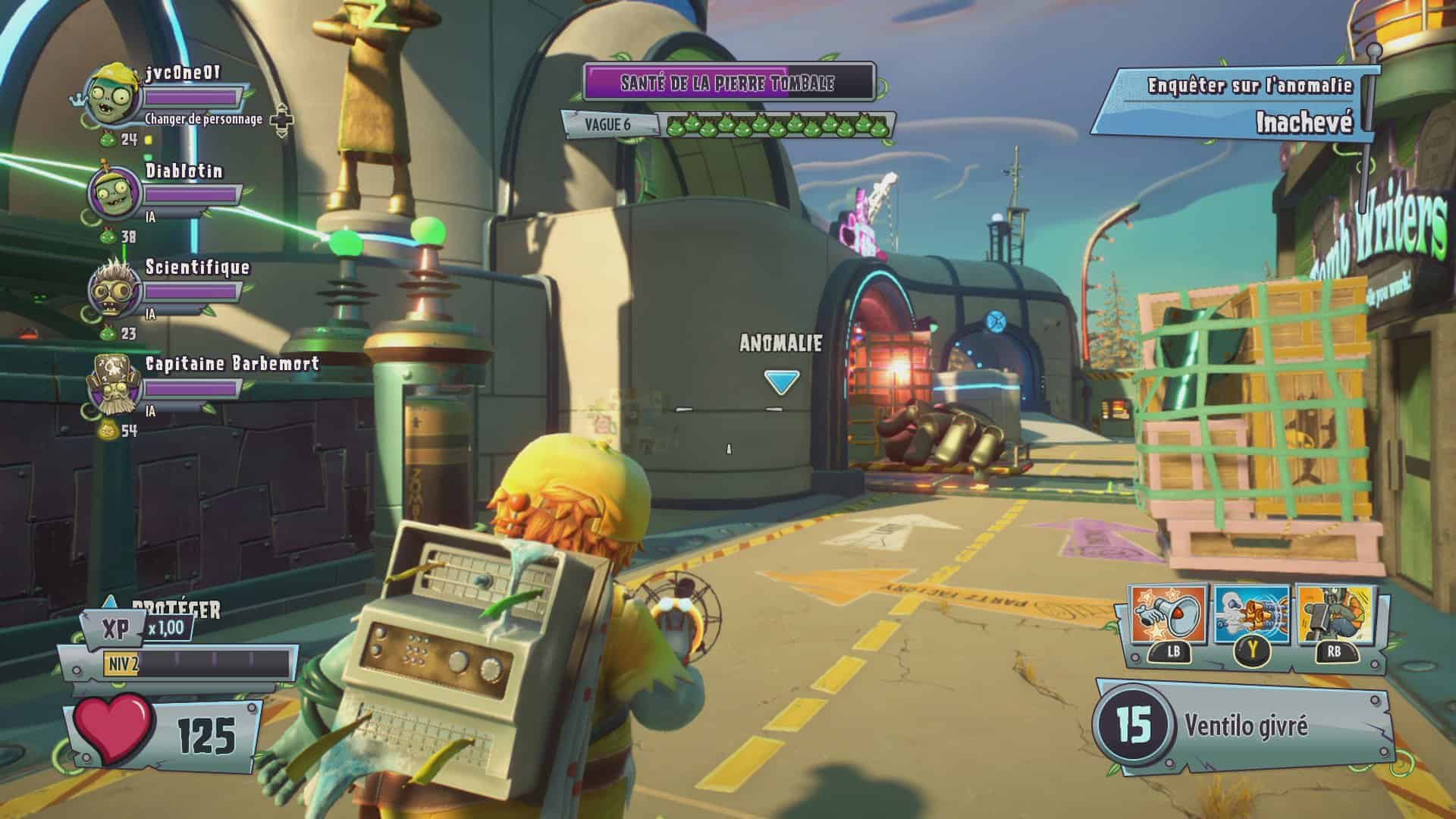
Task: Click the Vague 6 wave indicator
Action: click(x=608, y=124)
